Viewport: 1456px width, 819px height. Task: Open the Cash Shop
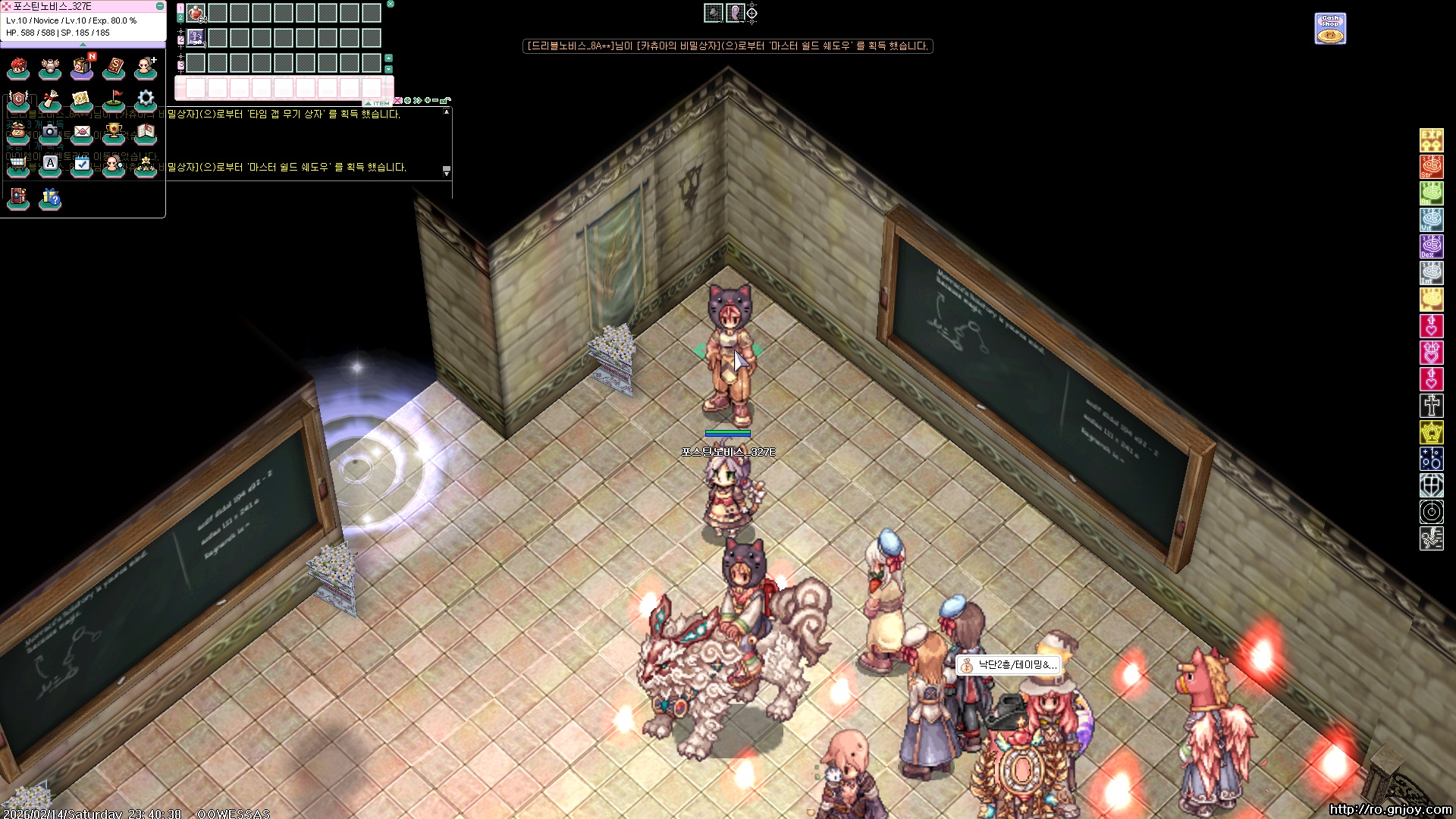(x=1330, y=28)
